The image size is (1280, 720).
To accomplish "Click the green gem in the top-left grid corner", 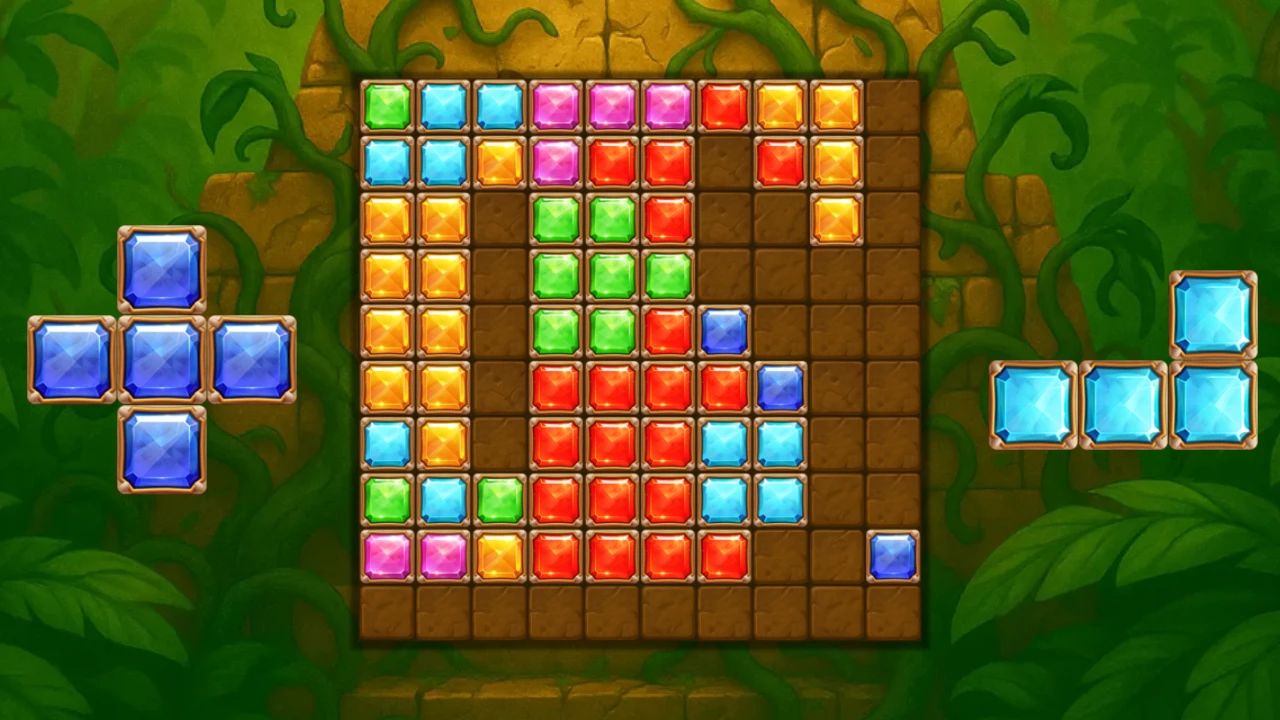I will point(388,106).
